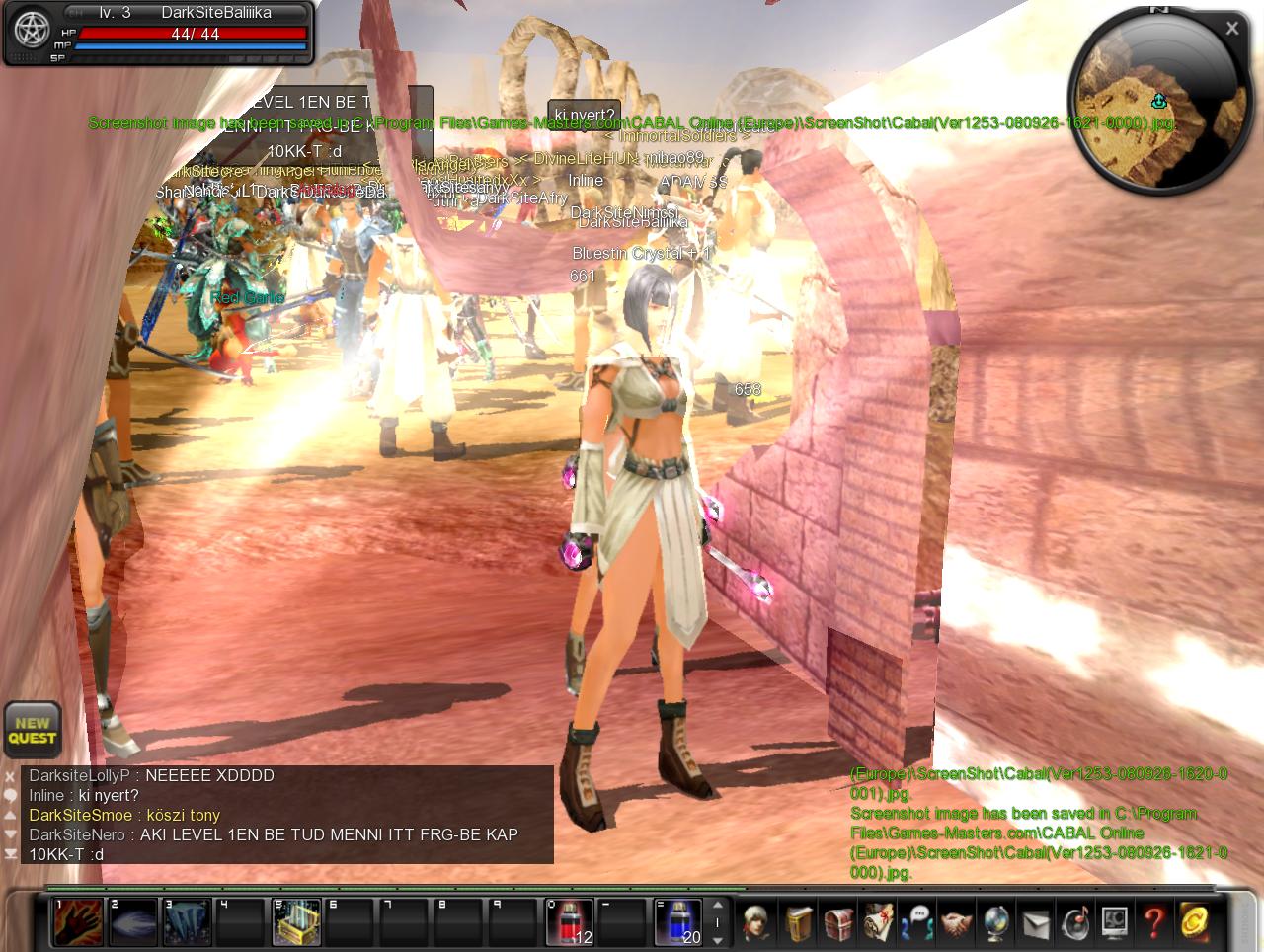Screen dimensions: 1264x952
Task: Open the globe map icon
Action: [996, 923]
